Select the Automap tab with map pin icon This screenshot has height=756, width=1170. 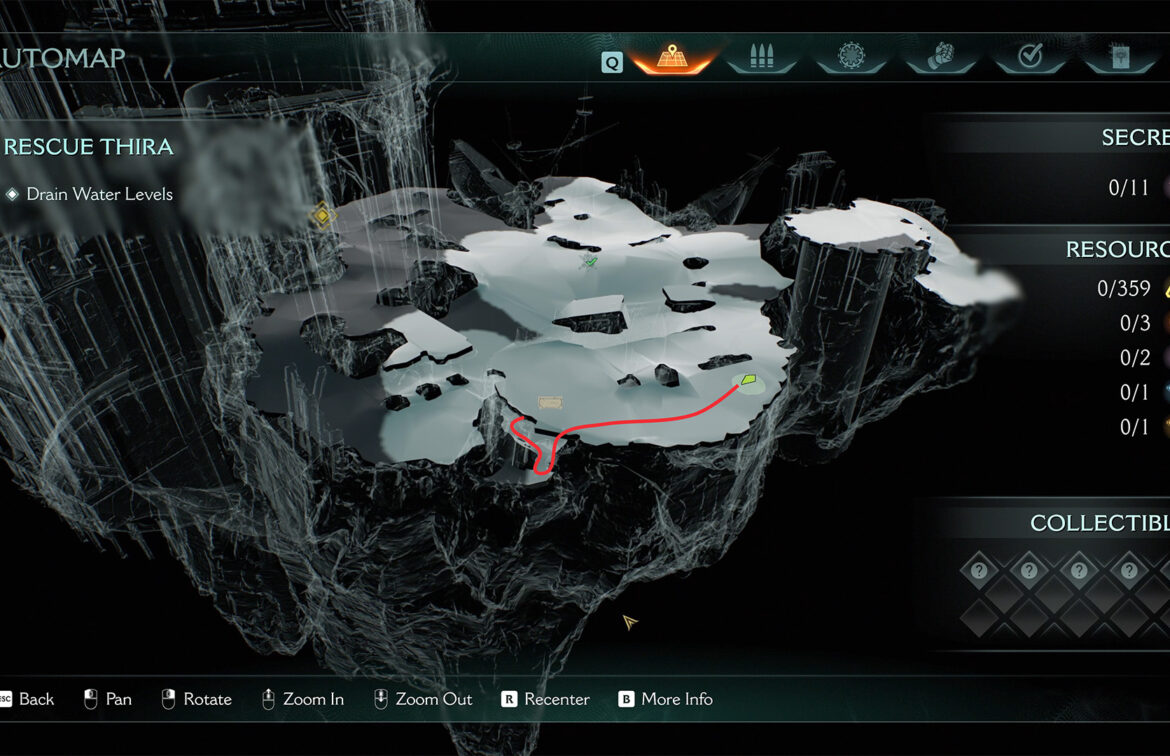tap(673, 58)
